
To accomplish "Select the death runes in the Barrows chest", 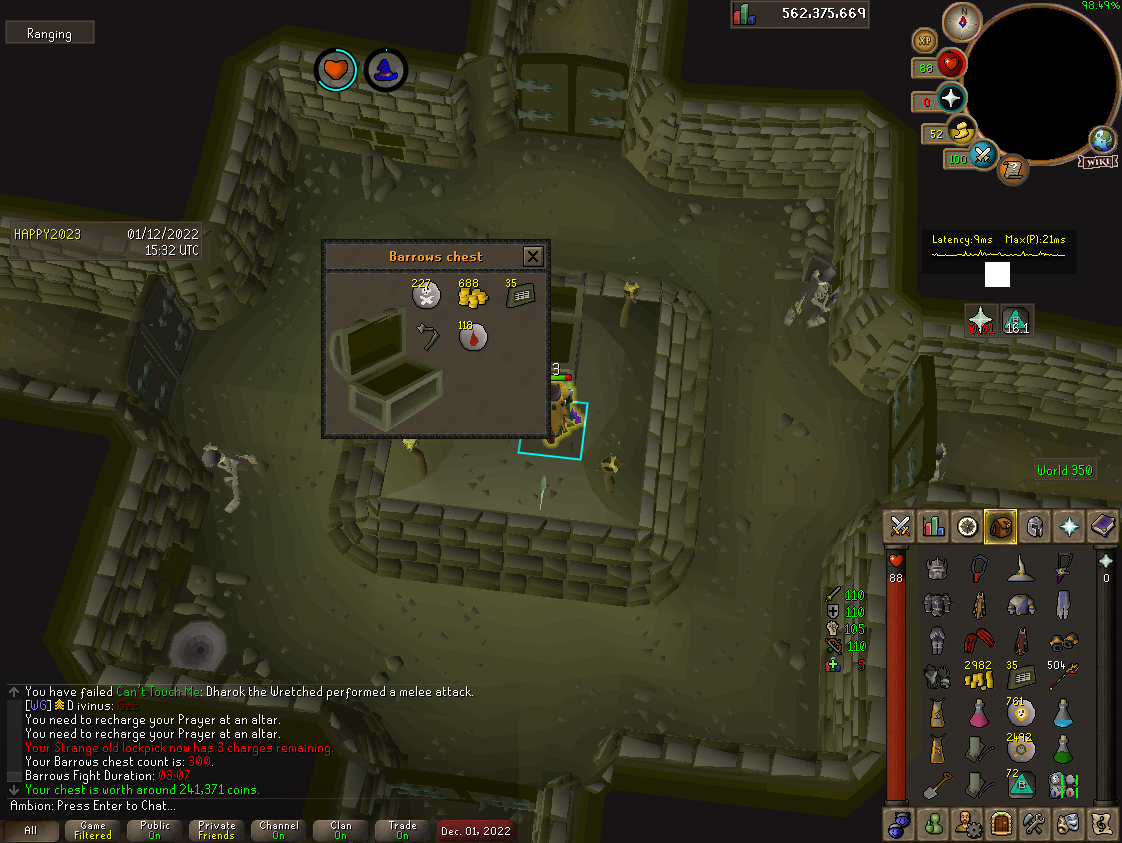I will point(428,296).
